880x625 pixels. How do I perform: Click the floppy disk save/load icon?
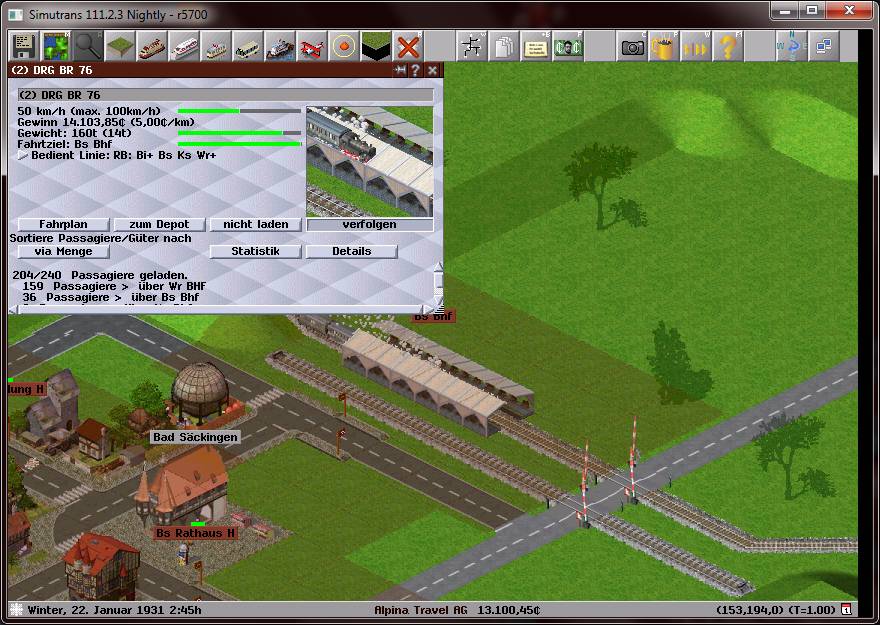(x=23, y=46)
